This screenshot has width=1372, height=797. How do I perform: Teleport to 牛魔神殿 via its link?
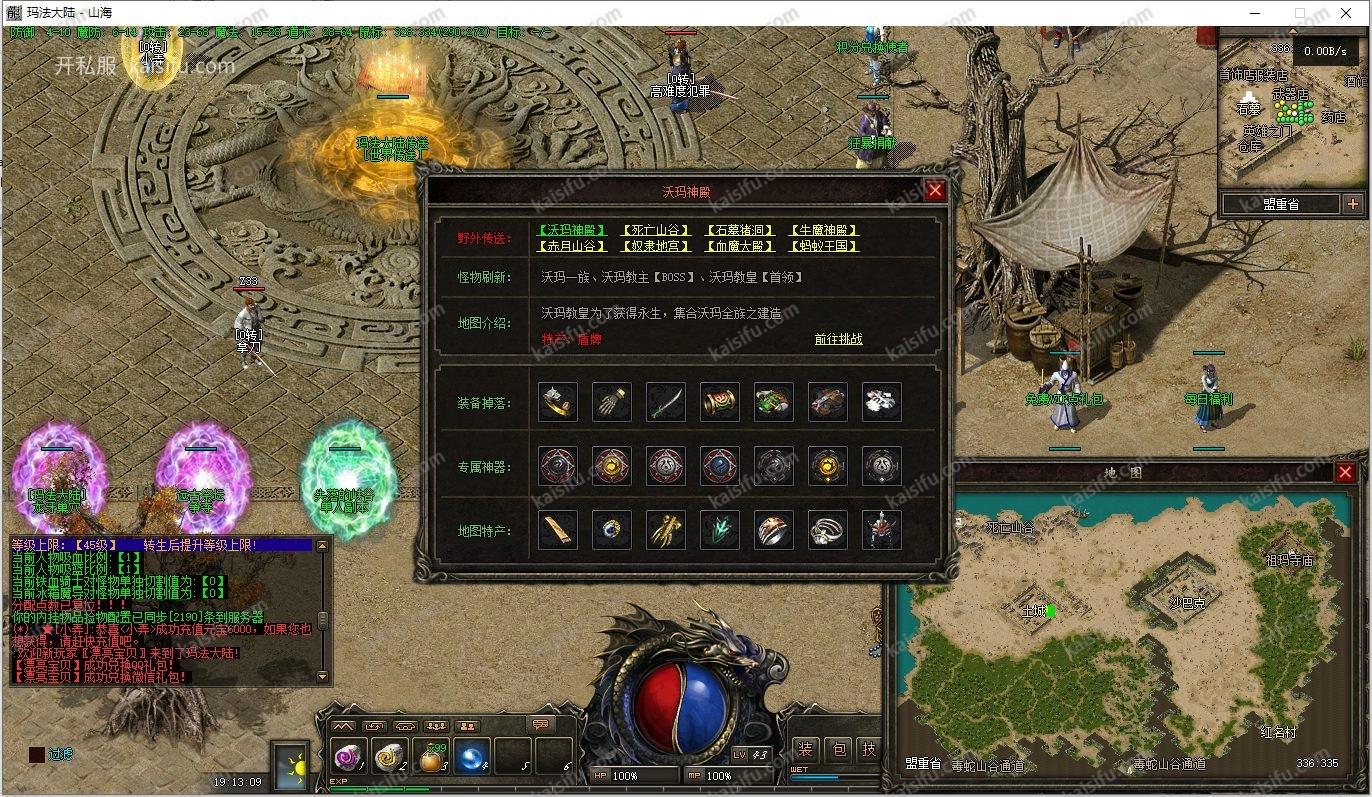click(824, 231)
